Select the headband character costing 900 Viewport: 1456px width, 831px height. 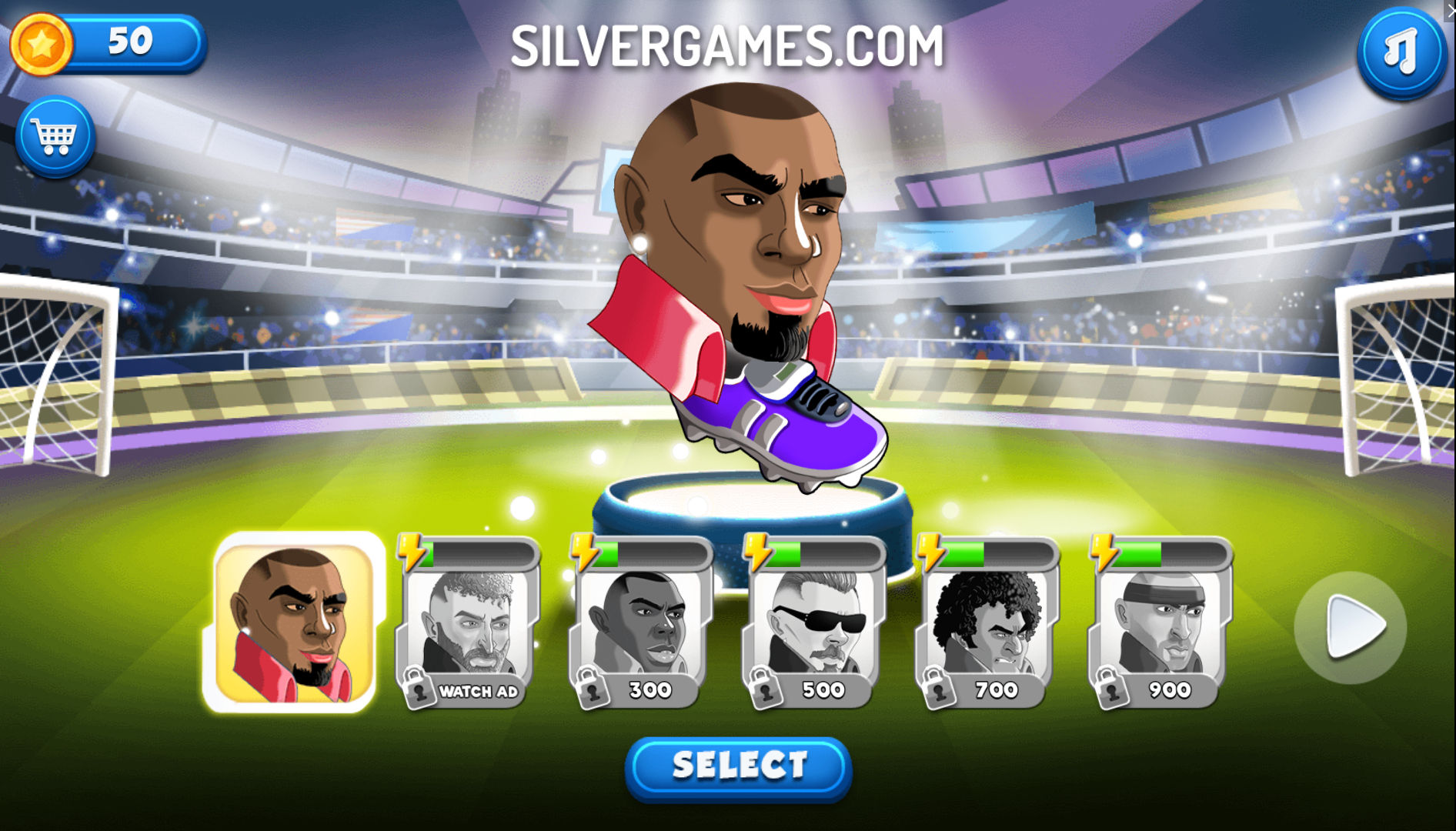[x=1160, y=625]
